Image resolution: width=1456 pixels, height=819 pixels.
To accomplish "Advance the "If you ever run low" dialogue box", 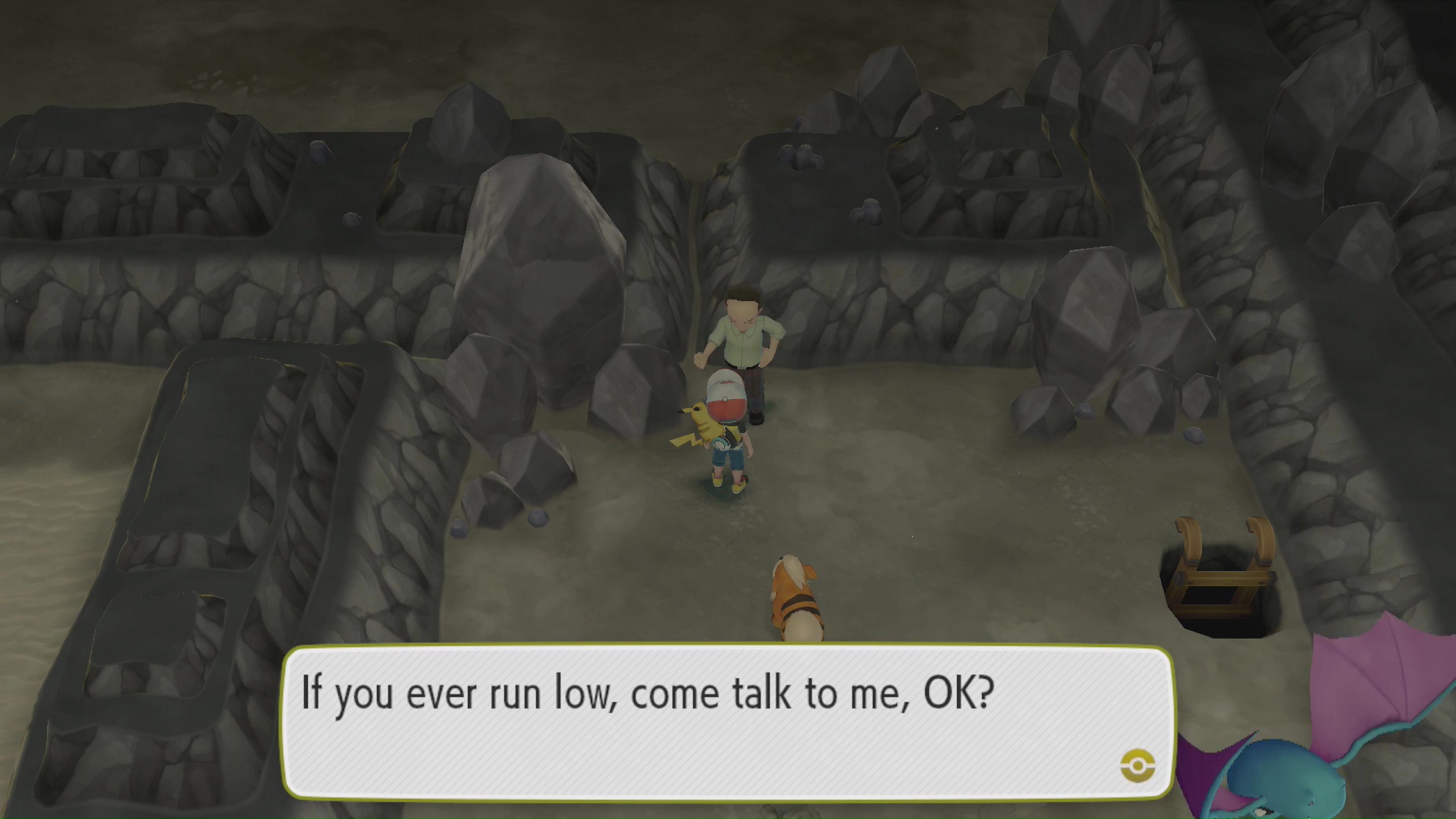I will [x=726, y=720].
